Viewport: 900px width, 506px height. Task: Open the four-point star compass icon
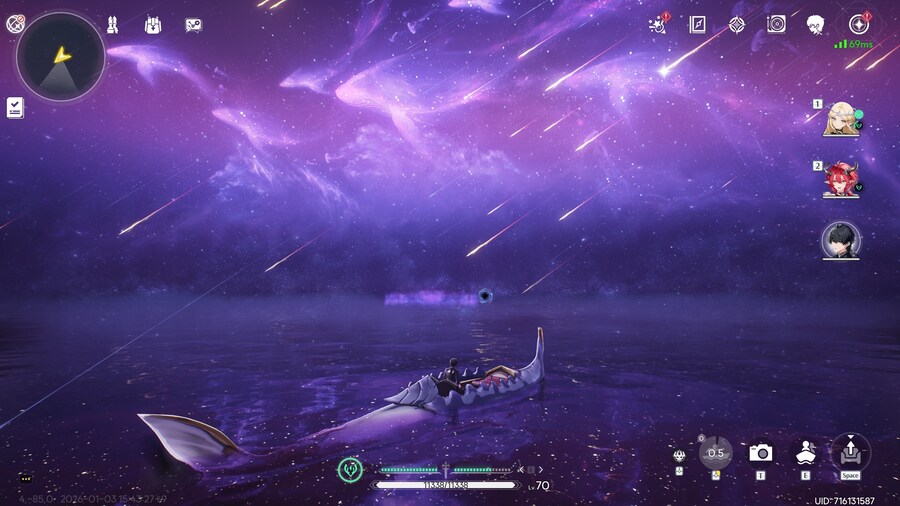point(737,24)
